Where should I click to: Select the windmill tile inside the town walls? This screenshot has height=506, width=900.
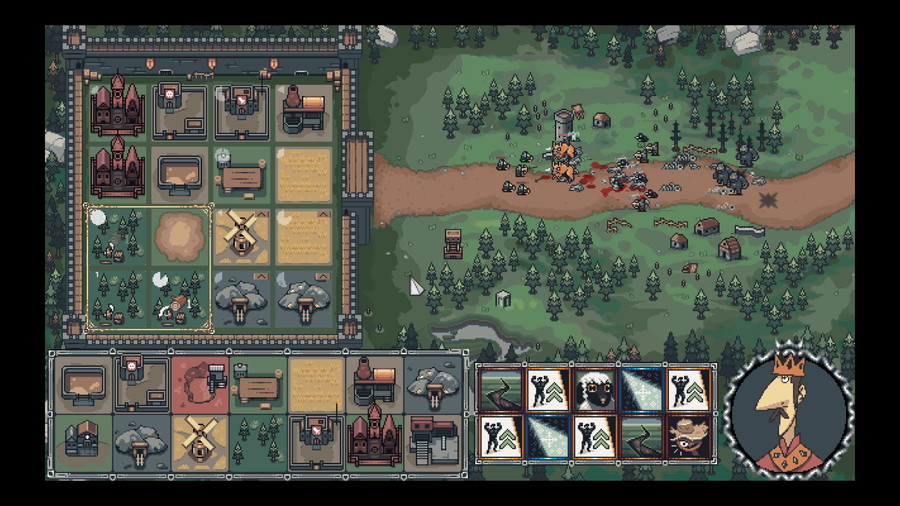tap(240, 236)
